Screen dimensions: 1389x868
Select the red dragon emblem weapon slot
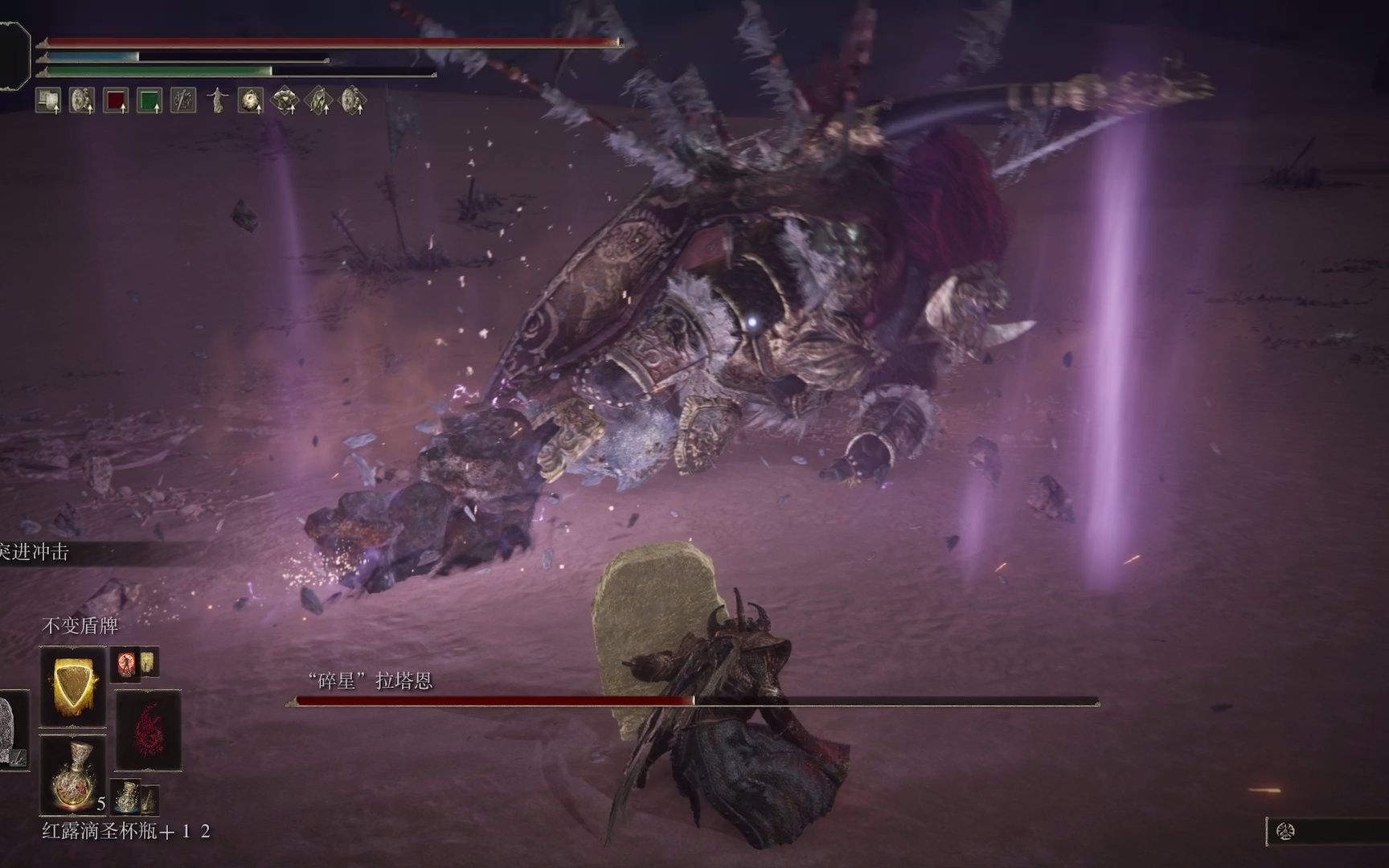click(x=149, y=730)
